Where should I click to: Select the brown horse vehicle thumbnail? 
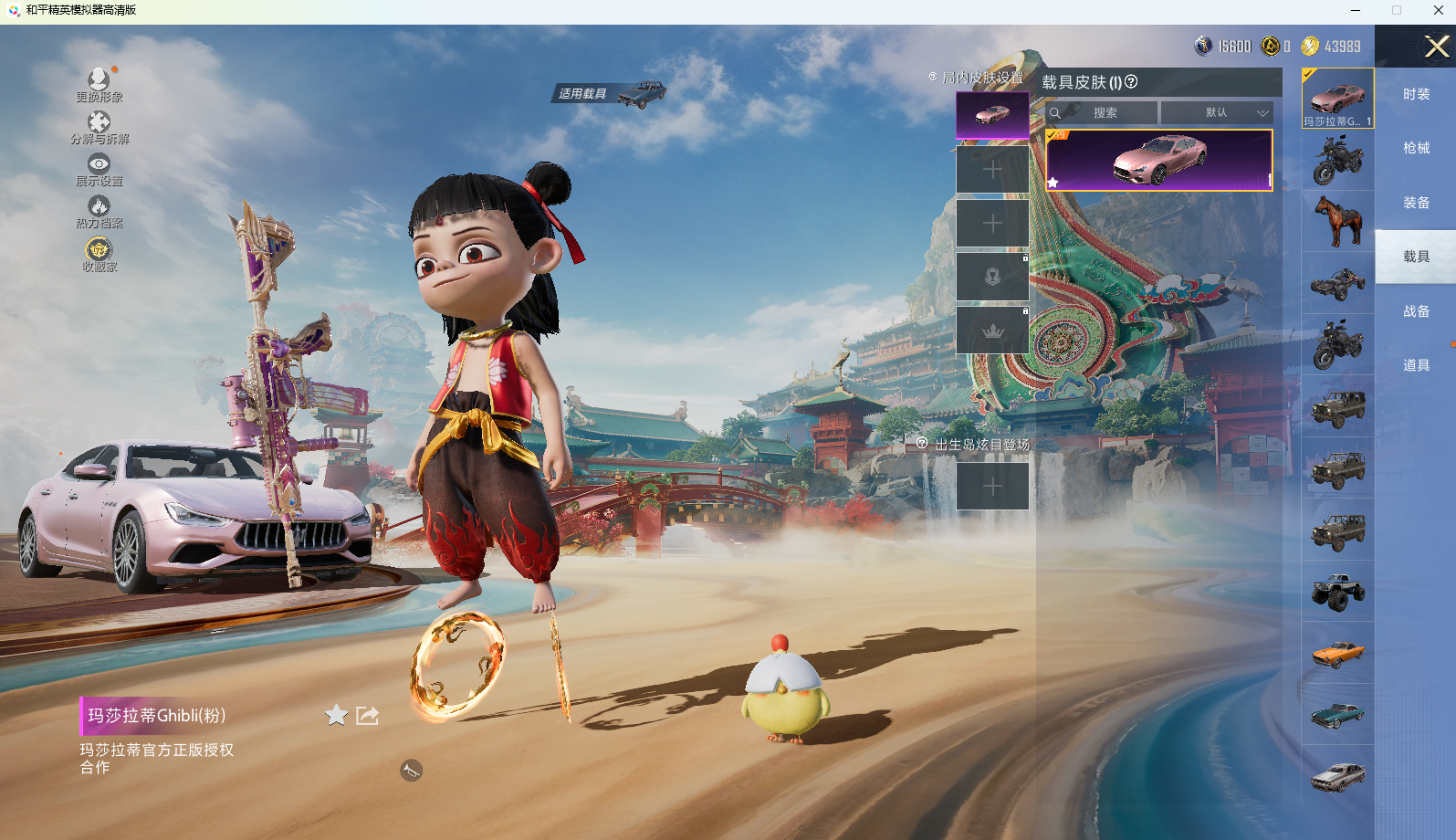pos(1337,221)
